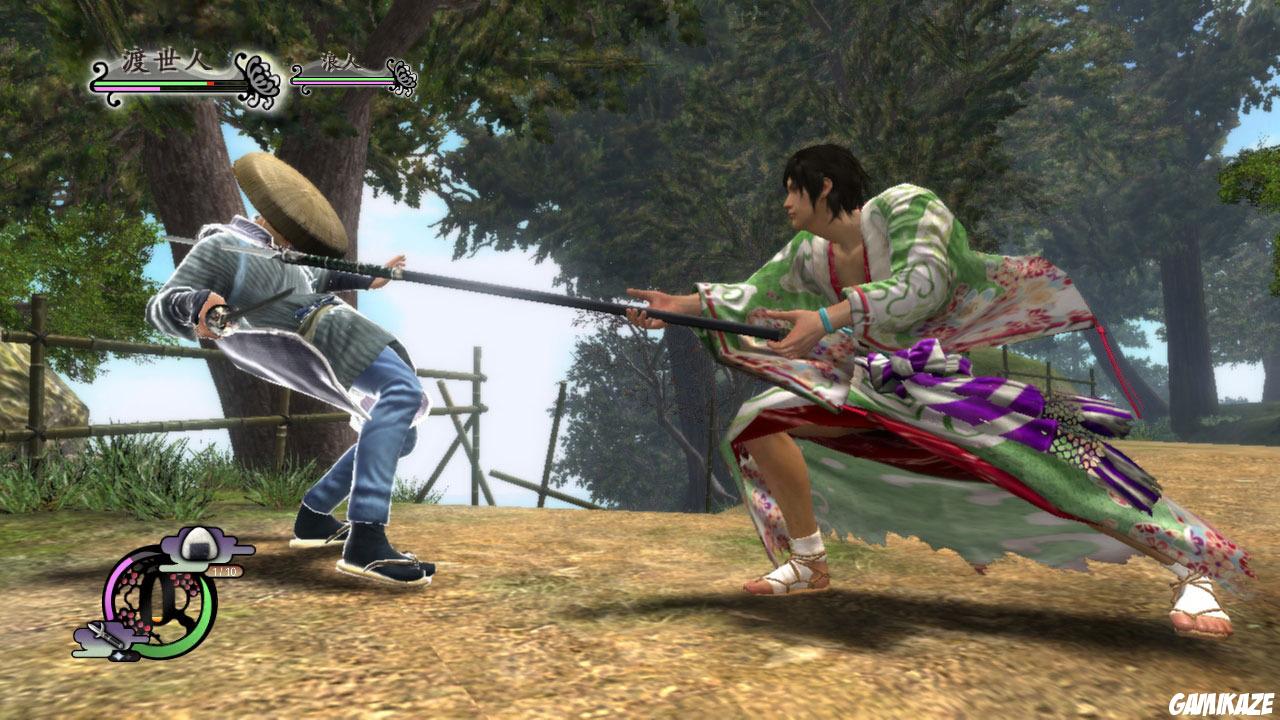Click the sword weapon icon
The width and height of the screenshot is (1280, 720).
tap(104, 633)
